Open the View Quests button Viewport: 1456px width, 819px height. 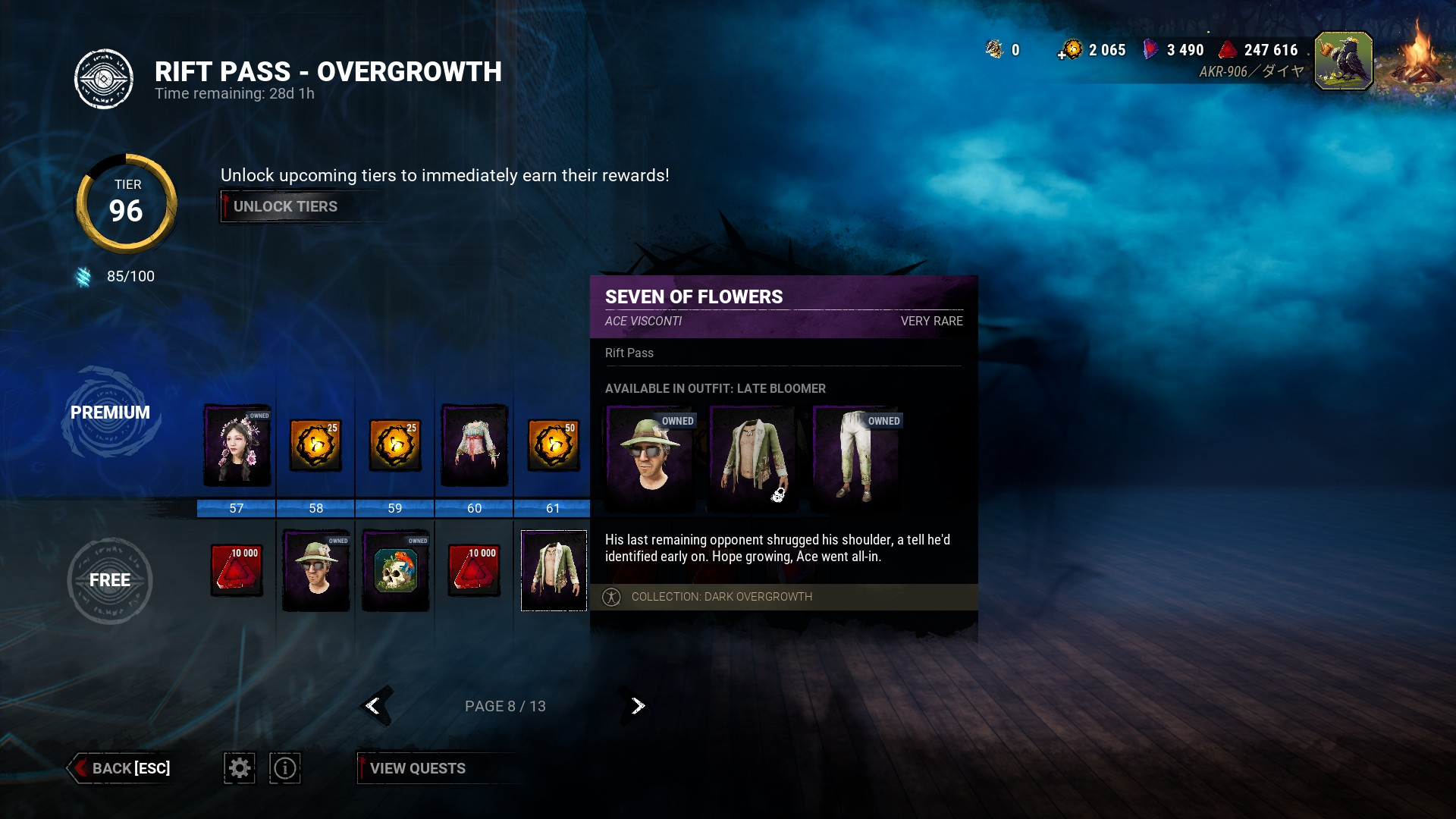click(417, 768)
